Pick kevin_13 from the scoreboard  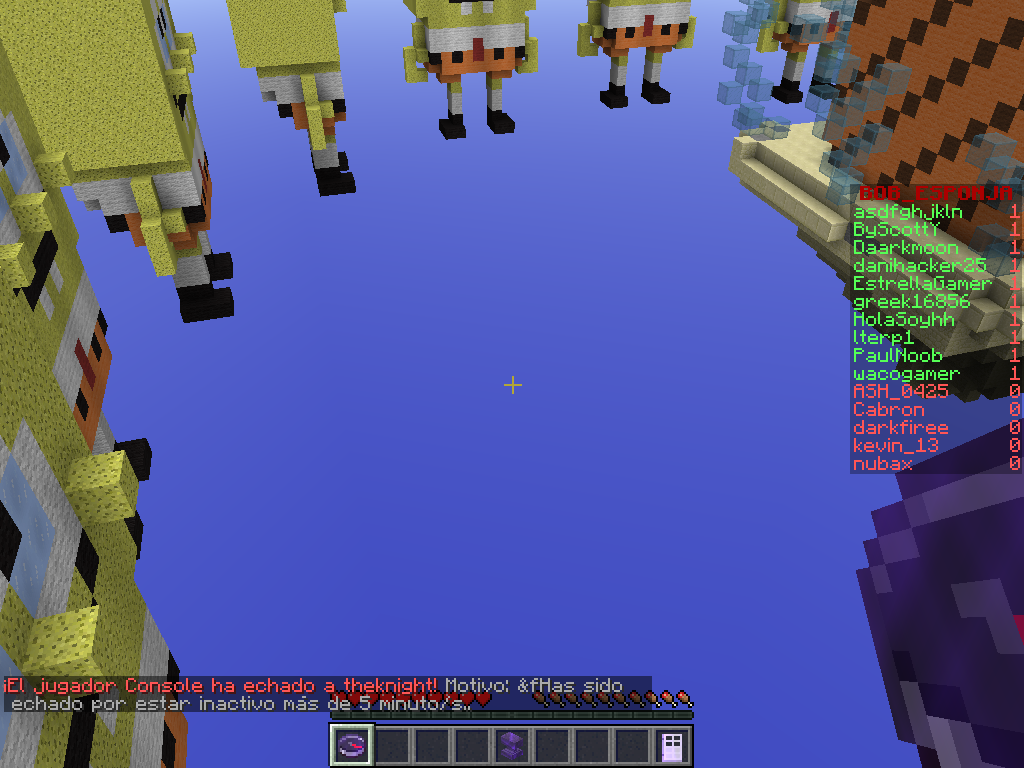[x=895, y=446]
